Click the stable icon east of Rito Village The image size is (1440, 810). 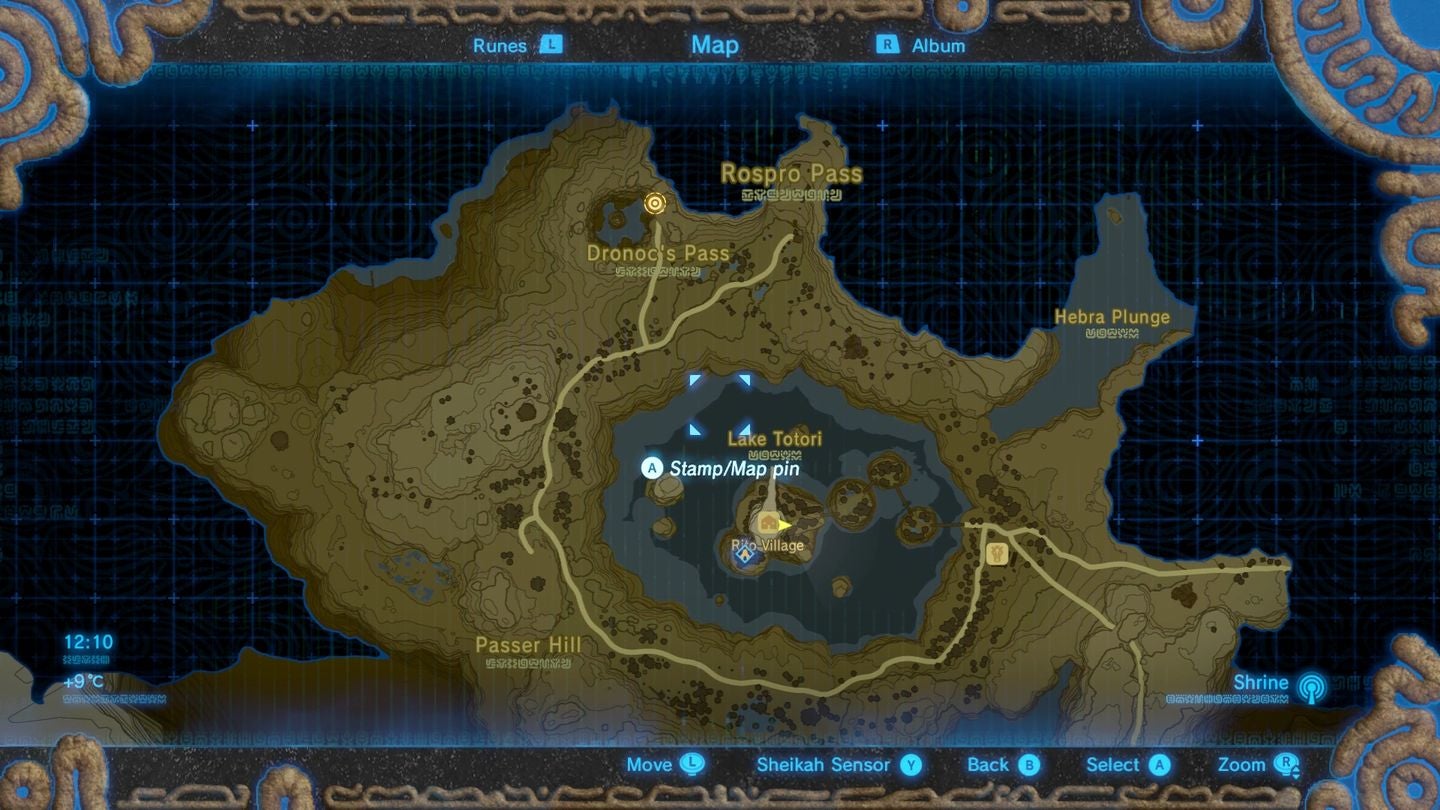tap(995, 555)
